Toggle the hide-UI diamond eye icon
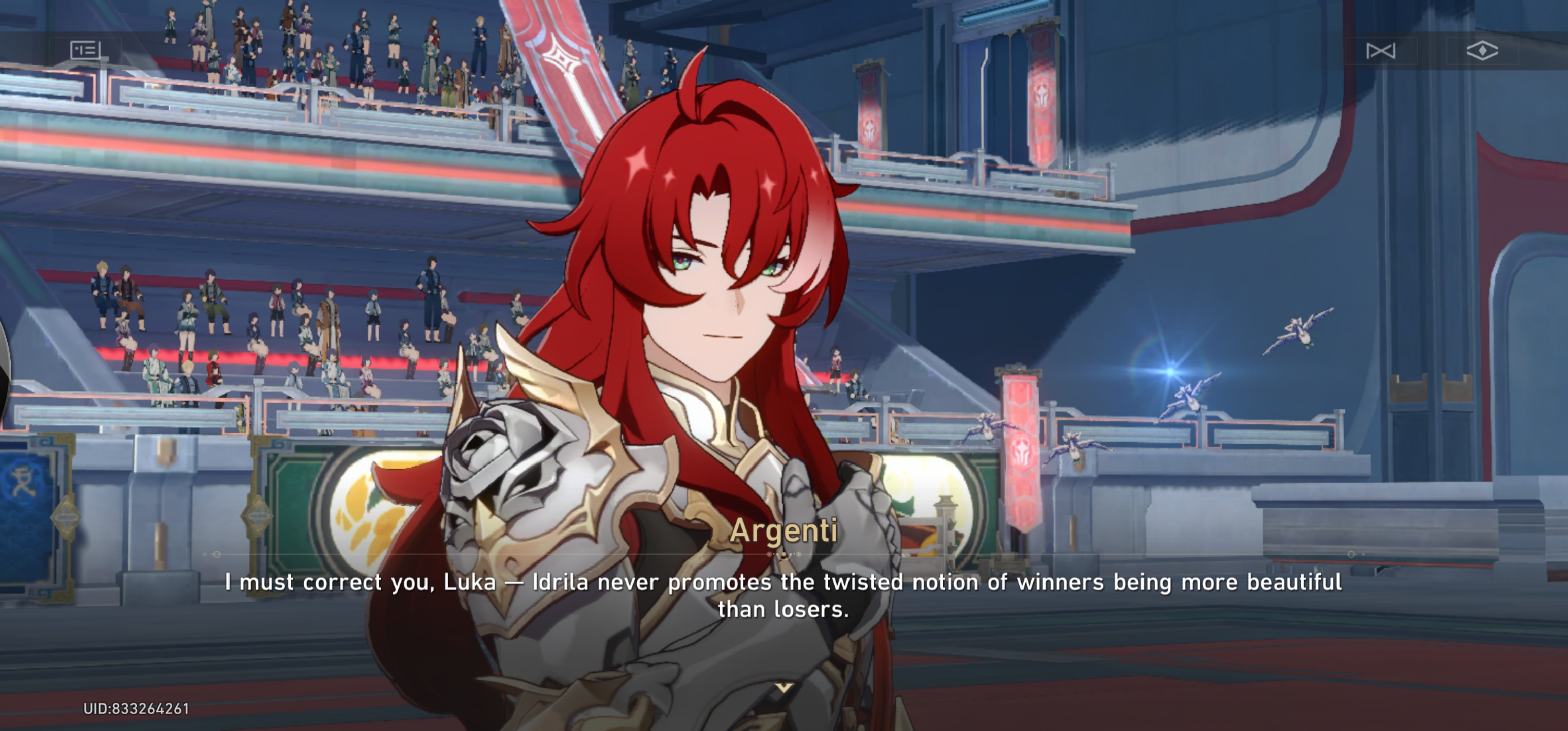This screenshot has width=1568, height=731. point(1483,51)
